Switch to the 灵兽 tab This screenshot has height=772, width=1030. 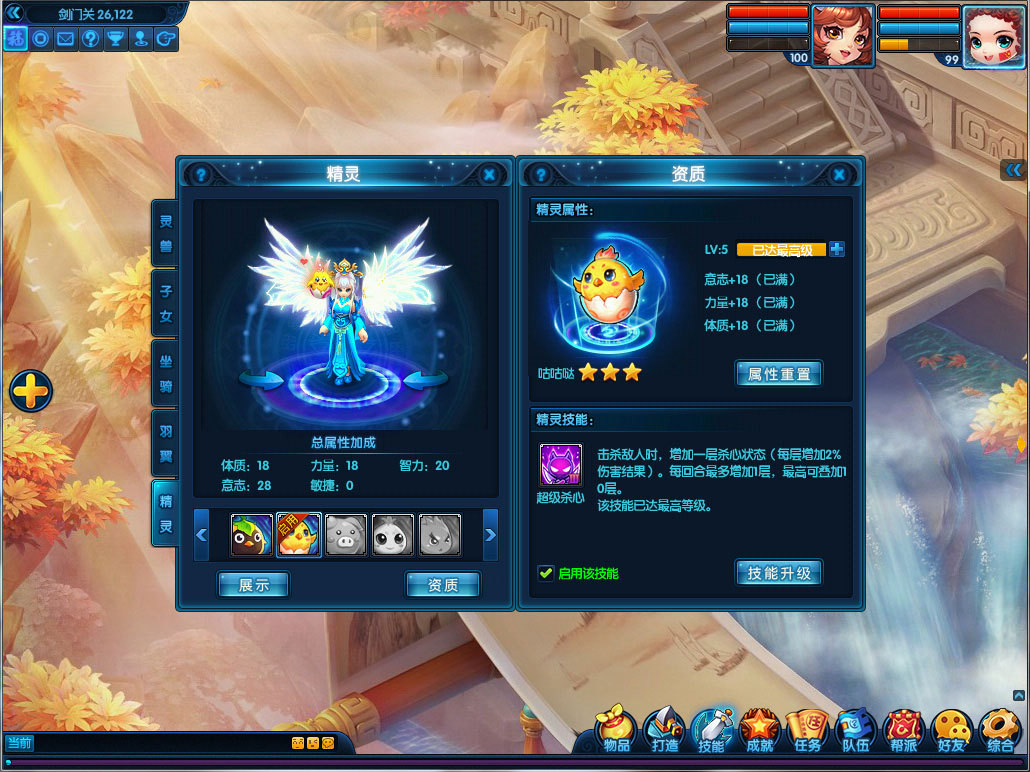[x=165, y=233]
